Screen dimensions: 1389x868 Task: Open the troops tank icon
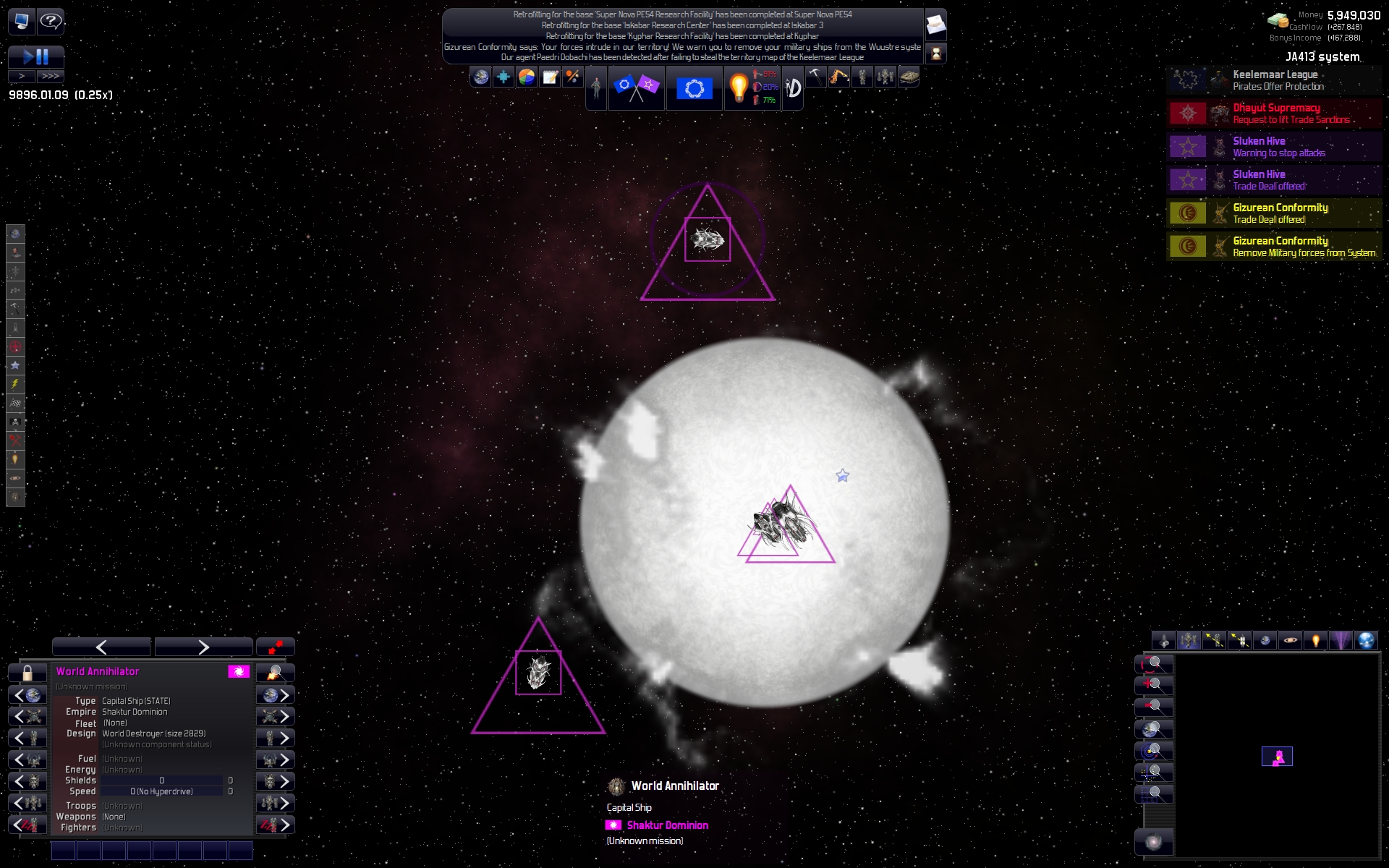(x=909, y=77)
